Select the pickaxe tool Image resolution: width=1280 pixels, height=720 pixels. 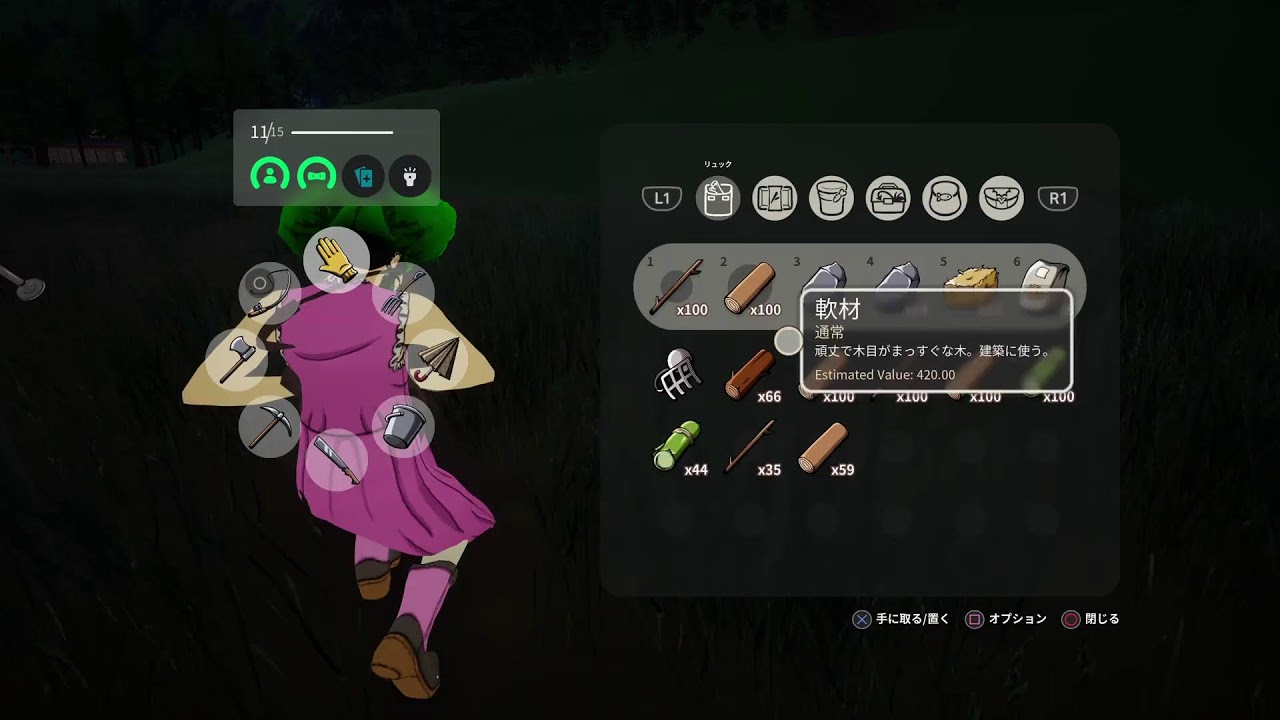click(269, 426)
